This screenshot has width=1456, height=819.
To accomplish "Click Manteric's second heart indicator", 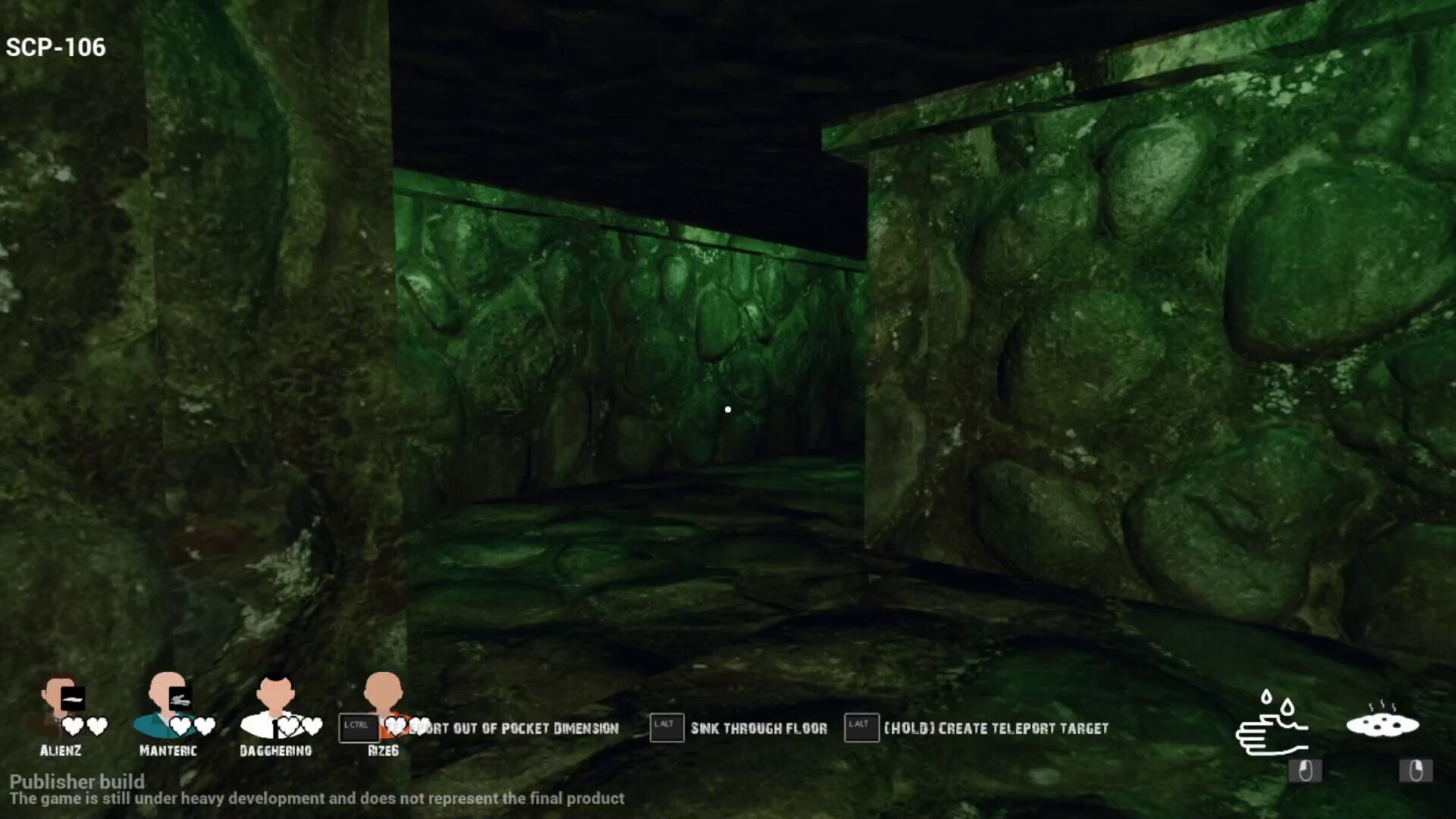I will tap(203, 724).
